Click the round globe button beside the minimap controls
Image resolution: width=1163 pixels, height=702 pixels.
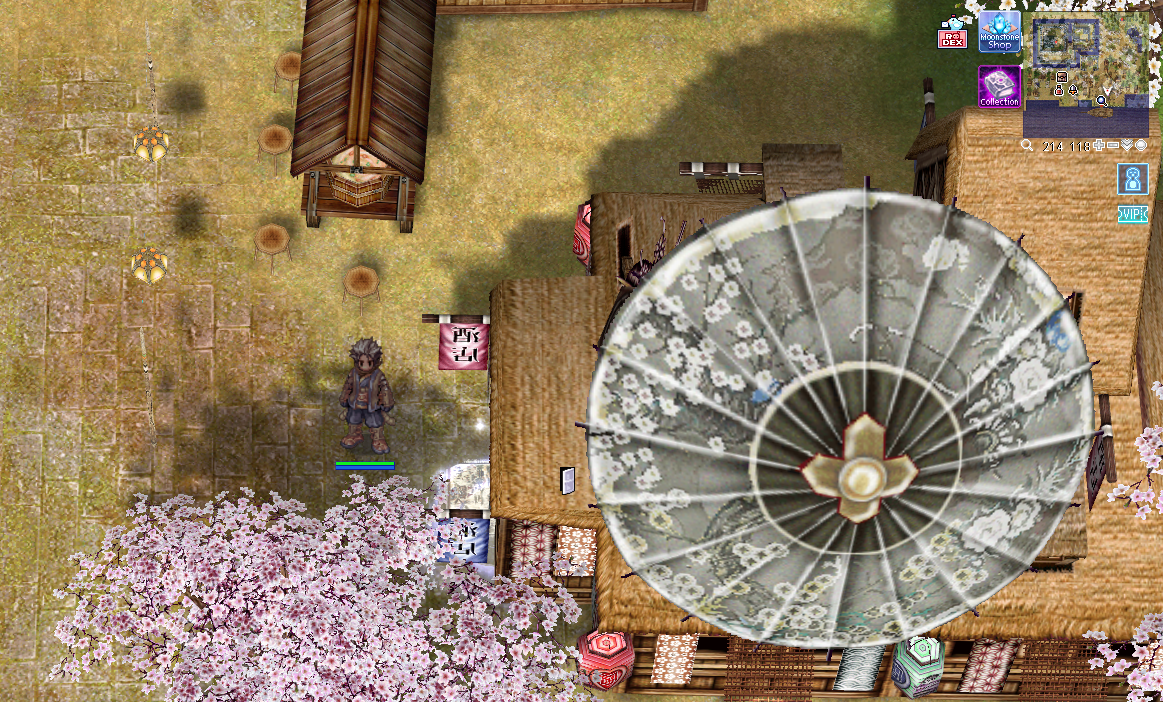coord(1141,146)
